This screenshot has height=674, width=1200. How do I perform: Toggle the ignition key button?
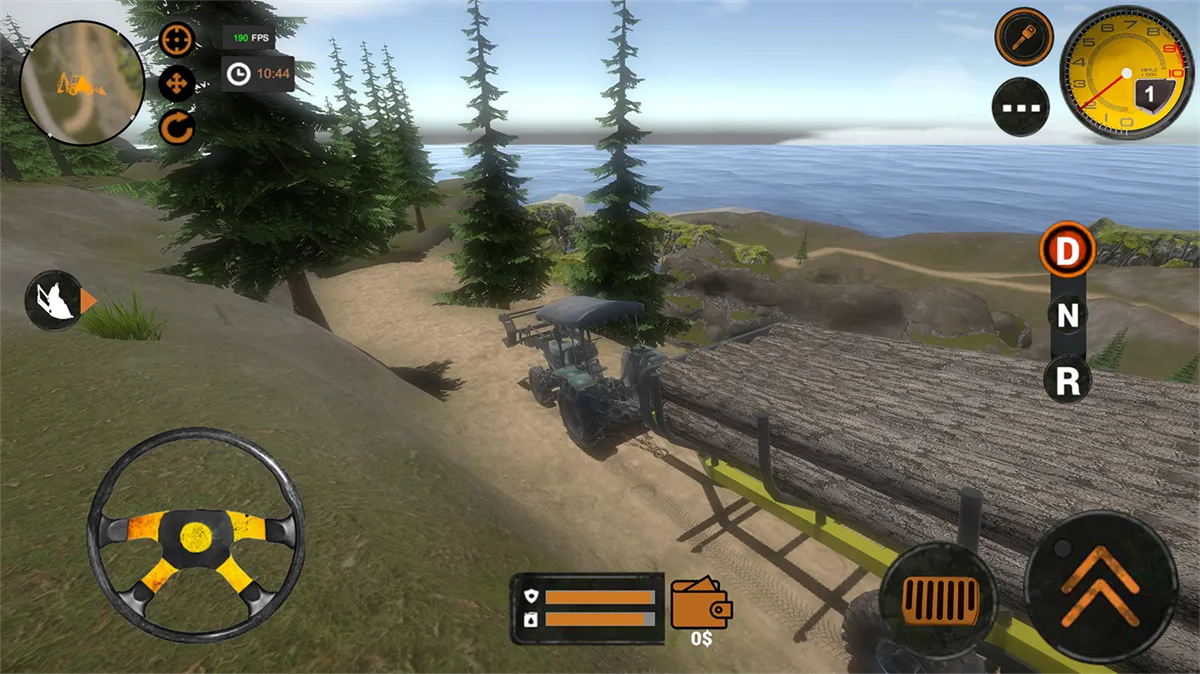pyautogui.click(x=1023, y=38)
